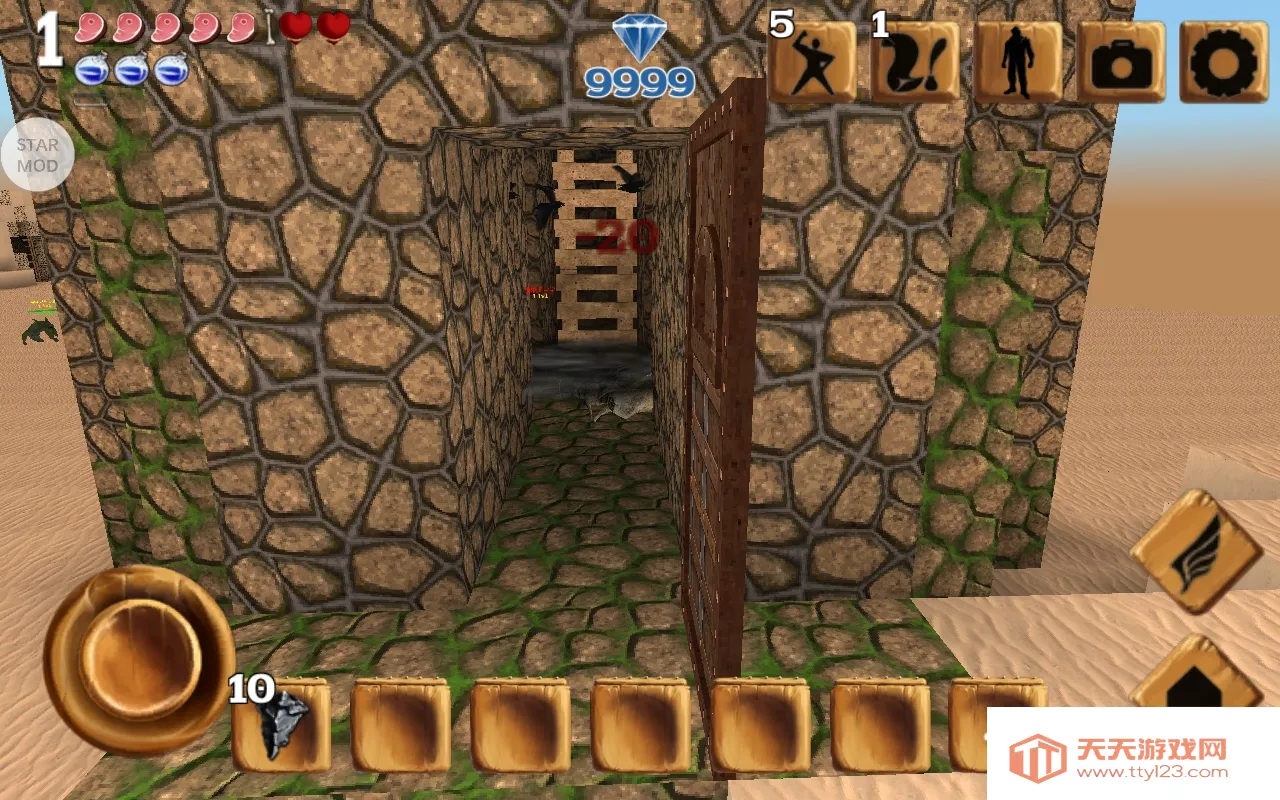
Task: Tap the wooden virtual joystick
Action: 138,658
